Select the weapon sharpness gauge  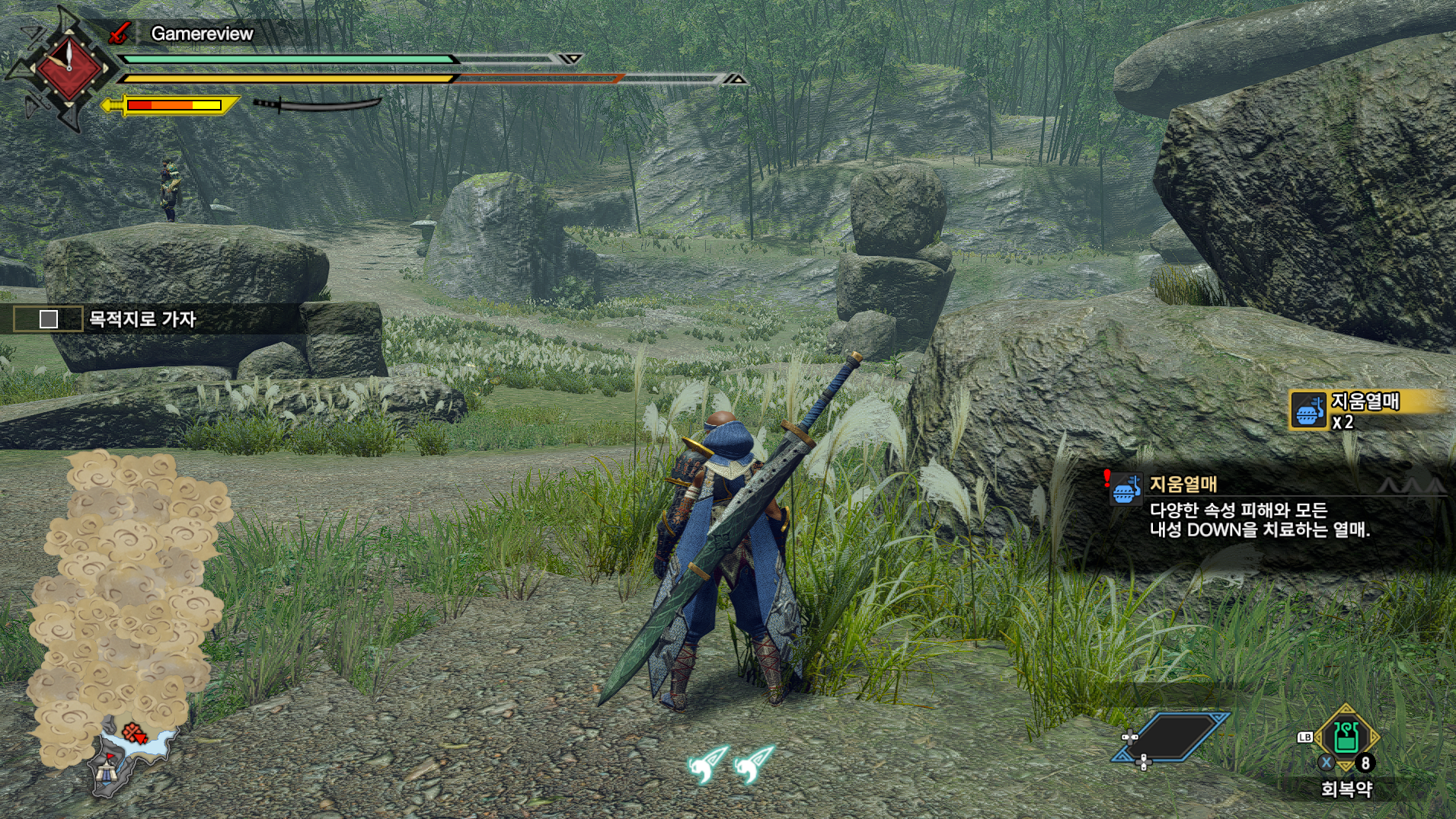tap(174, 105)
